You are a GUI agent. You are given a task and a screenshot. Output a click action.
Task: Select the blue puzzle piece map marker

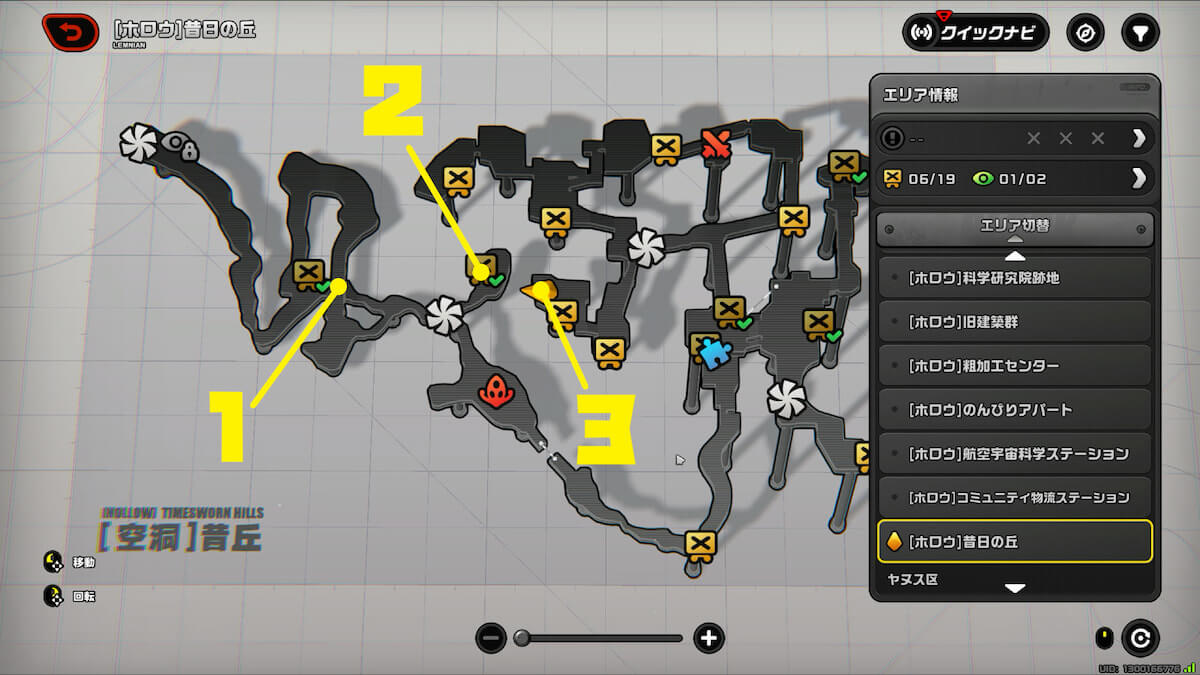coord(712,353)
